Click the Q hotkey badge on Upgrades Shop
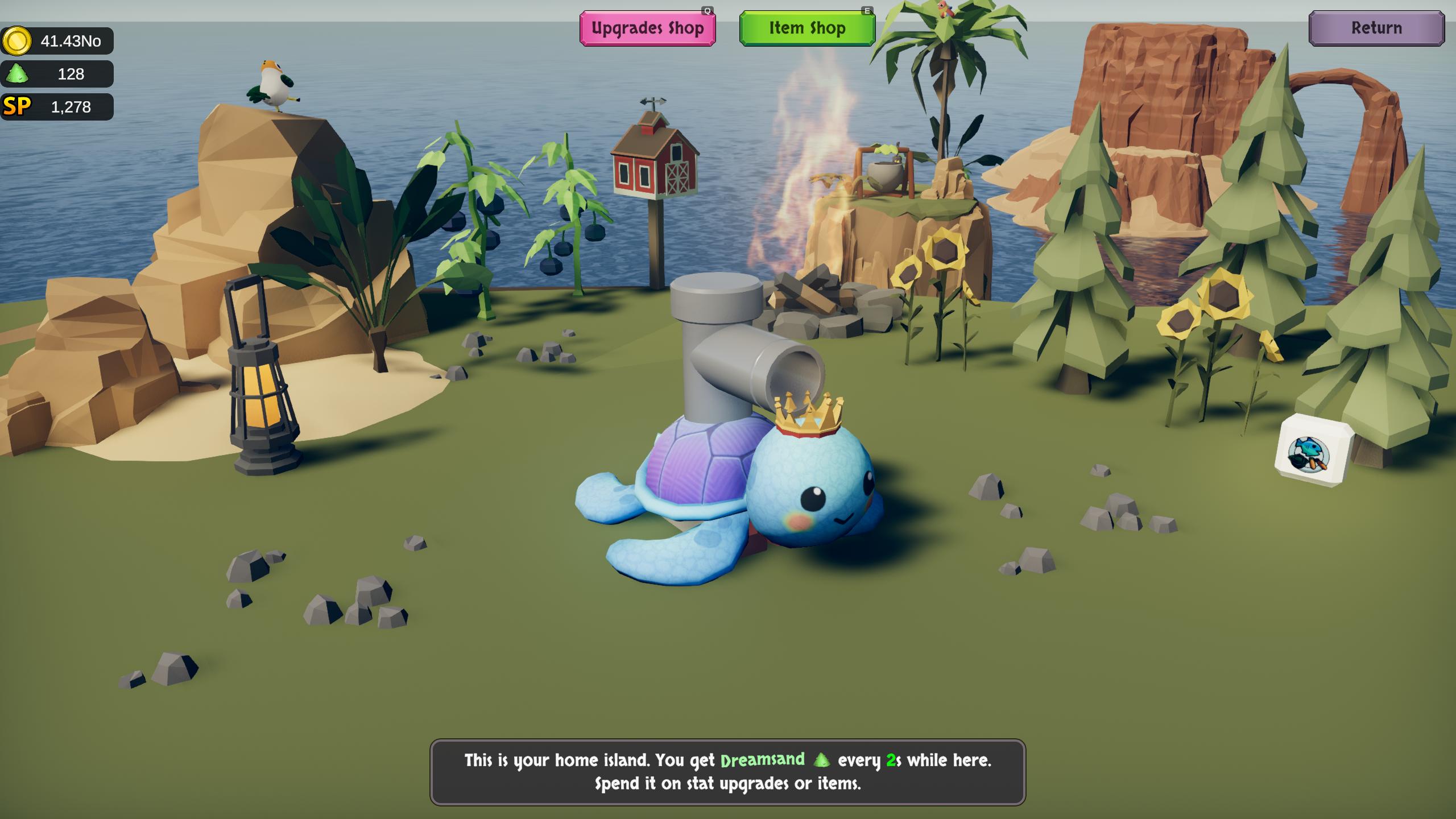Image resolution: width=1456 pixels, height=819 pixels. click(x=706, y=10)
